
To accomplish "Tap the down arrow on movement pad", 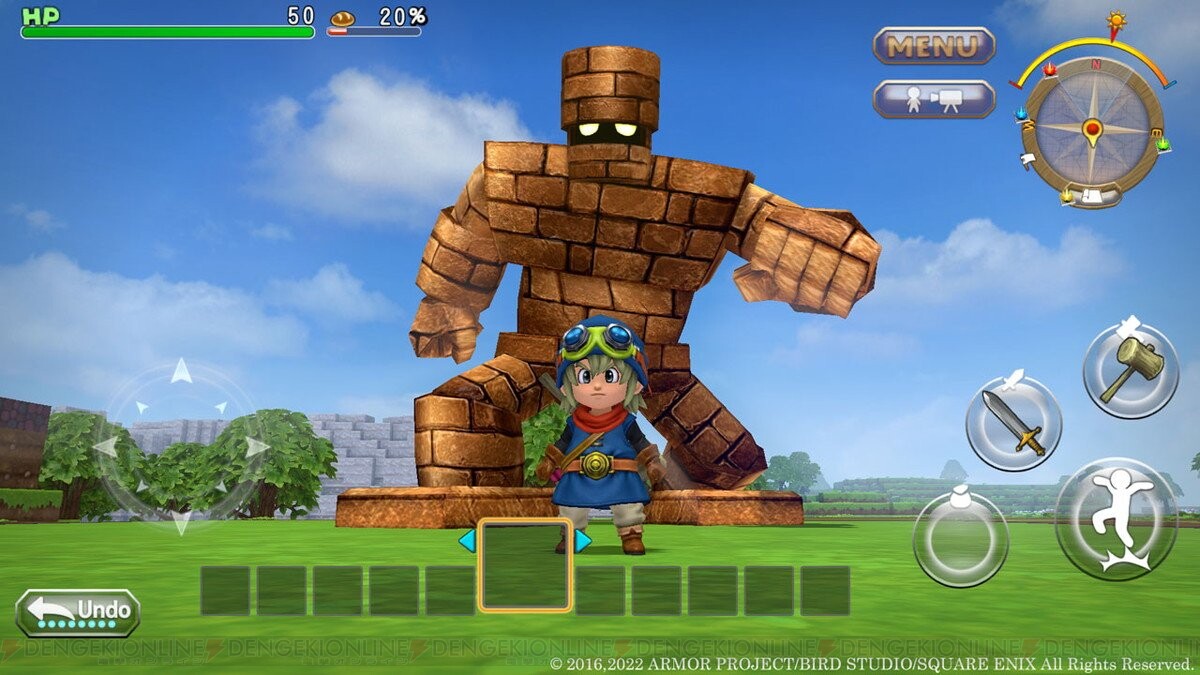I will pyautogui.click(x=180, y=521).
